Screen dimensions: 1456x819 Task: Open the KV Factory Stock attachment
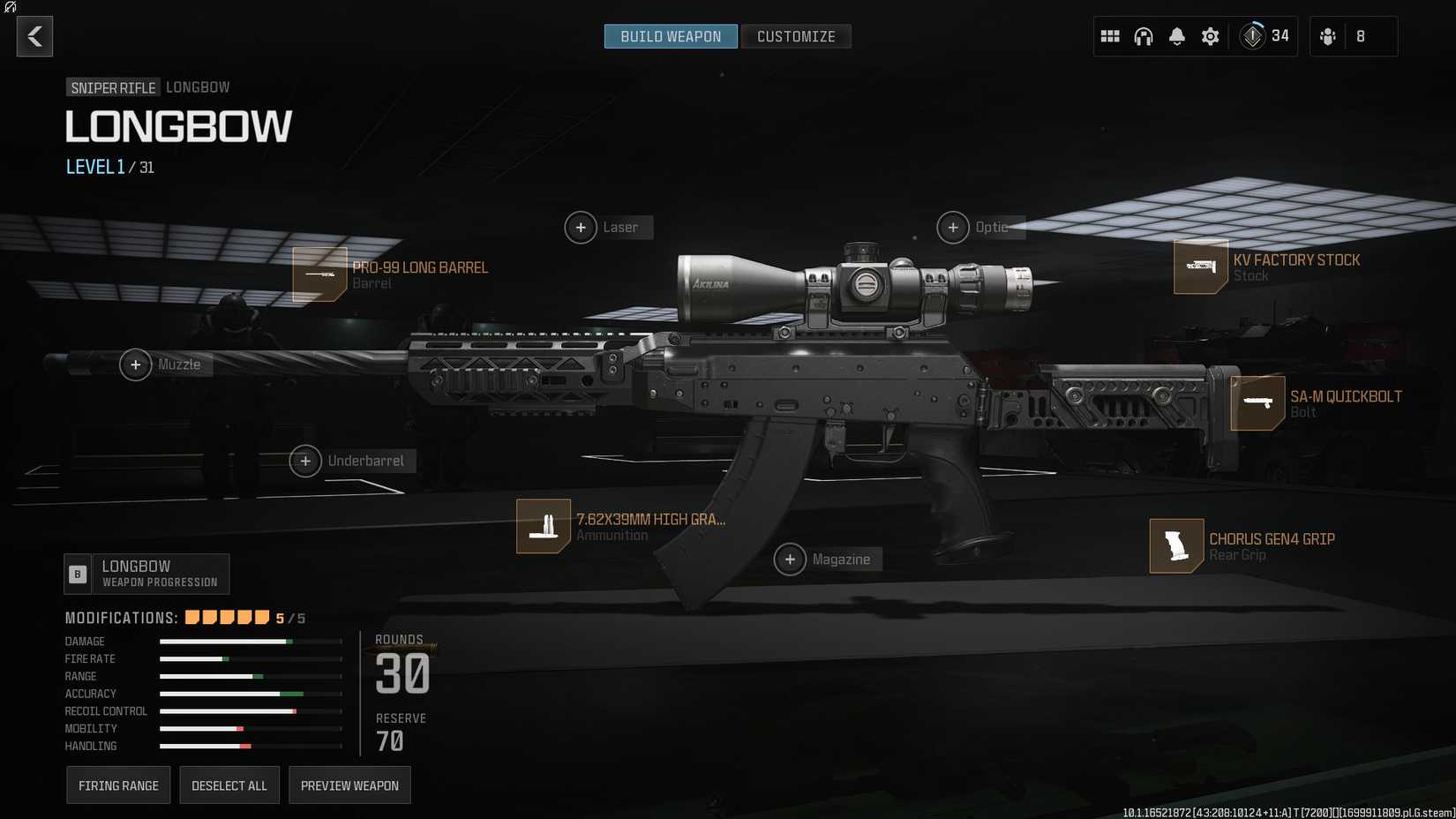[1202, 267]
